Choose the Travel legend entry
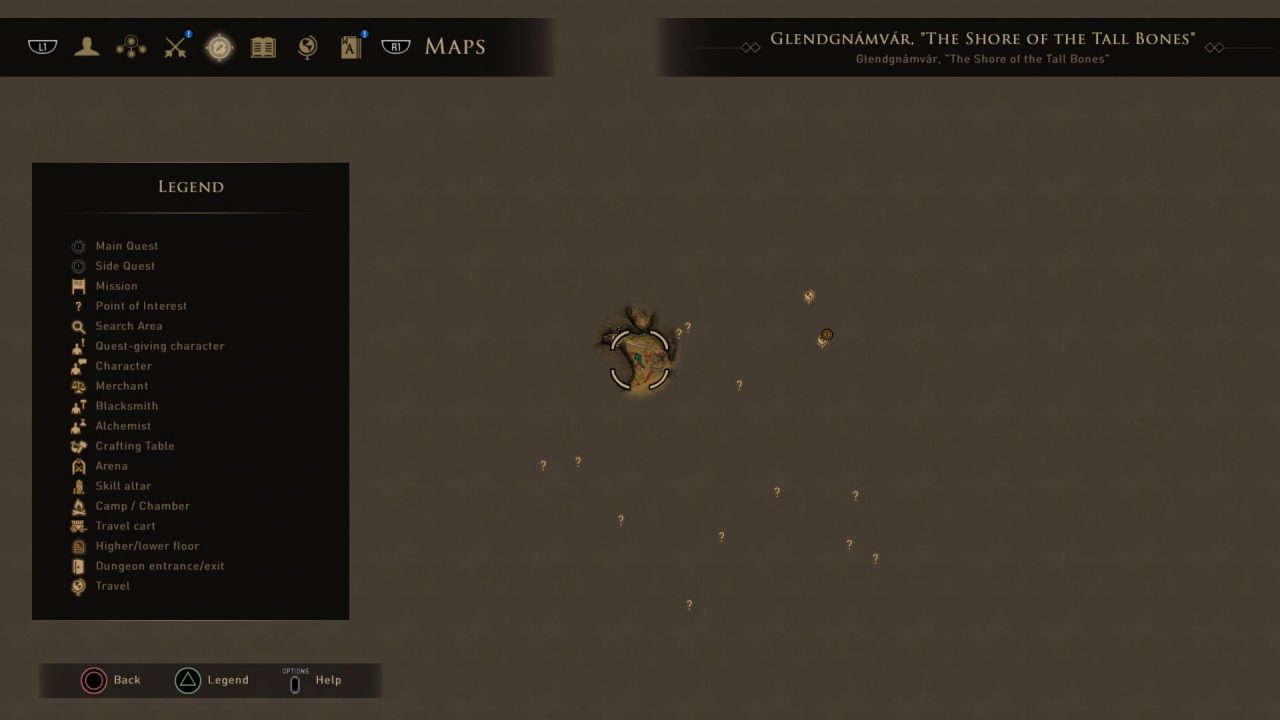This screenshot has height=720, width=1280. (112, 586)
